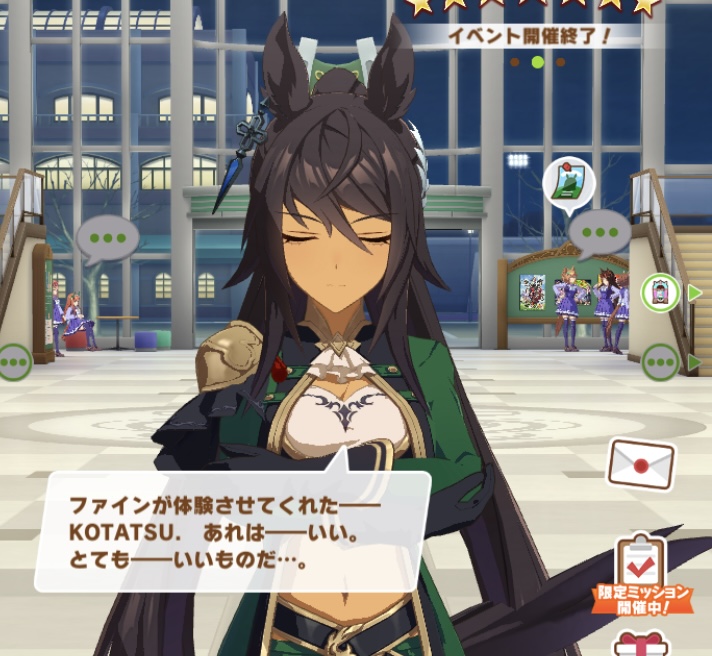Select the green-ringed portrait icon with arrow
Screen dimensions: 712x656
pos(660,293)
